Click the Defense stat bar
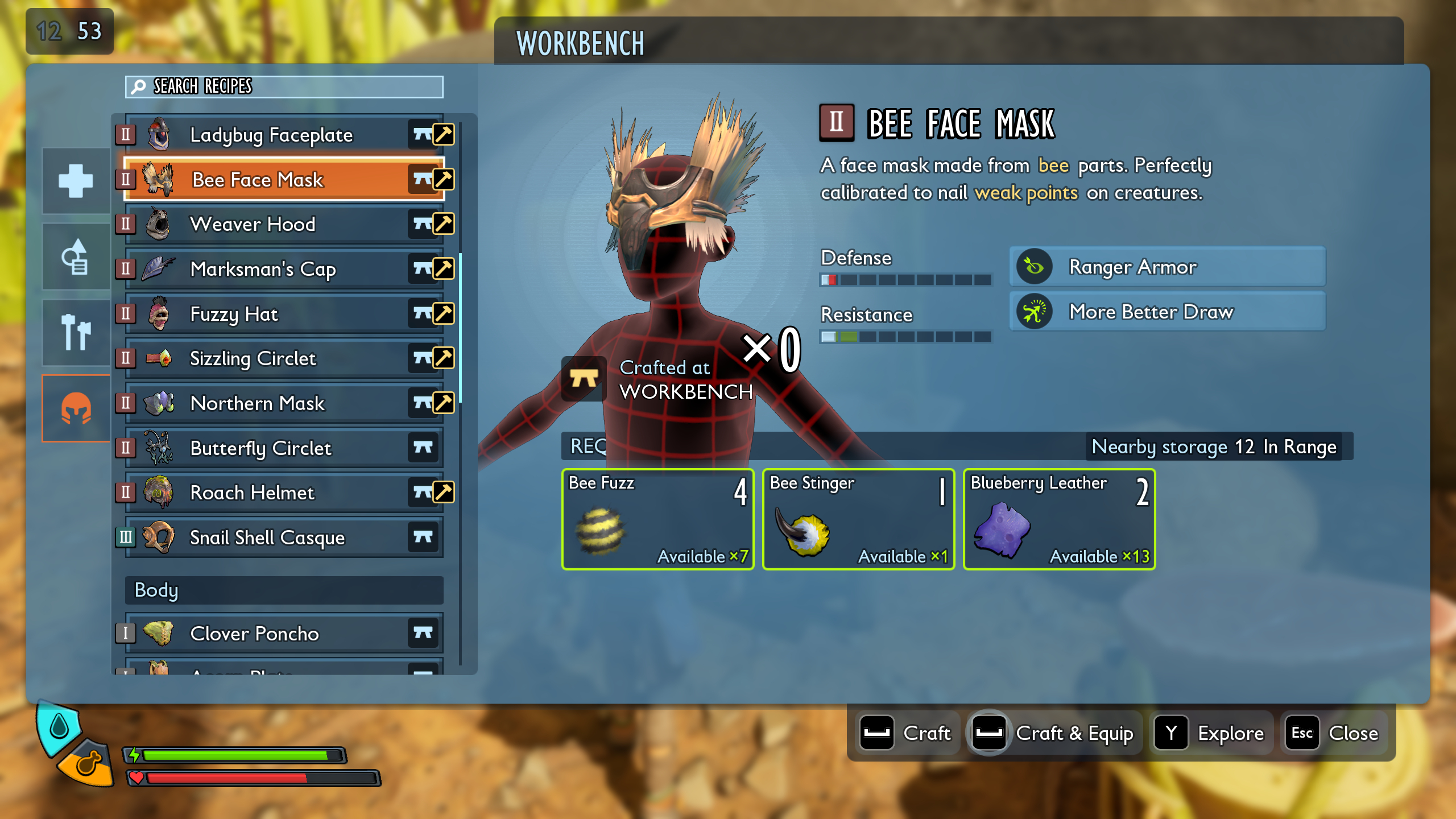The height and width of the screenshot is (819, 1456). tap(904, 280)
